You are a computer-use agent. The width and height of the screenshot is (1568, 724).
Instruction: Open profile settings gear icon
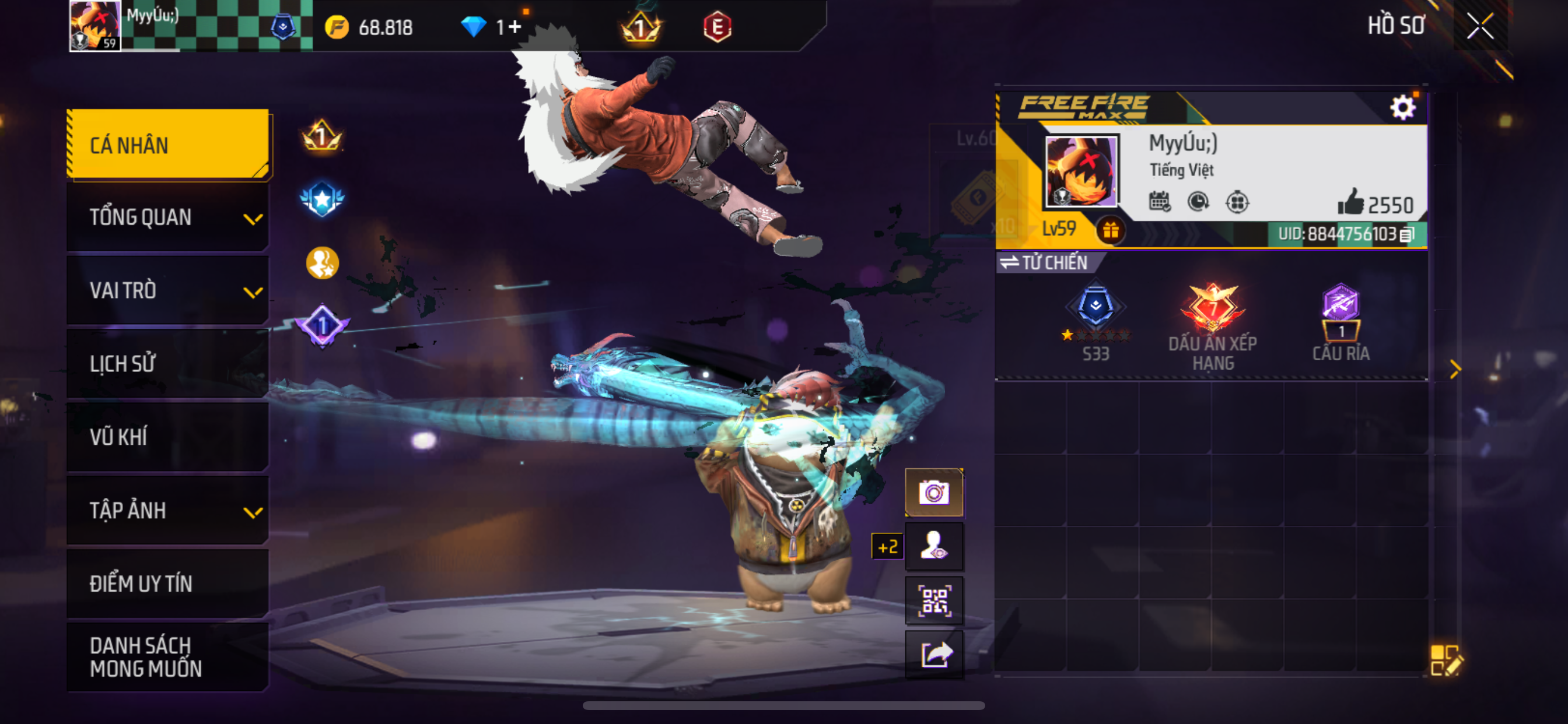(x=1402, y=108)
